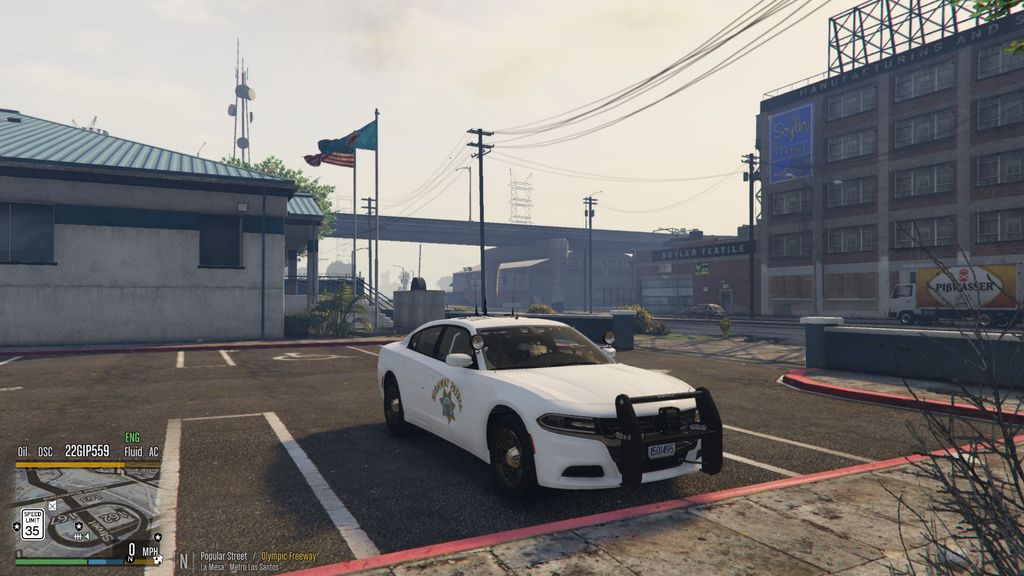1024x576 pixels.
Task: Click the ENG engine status indicator
Action: click(x=132, y=438)
